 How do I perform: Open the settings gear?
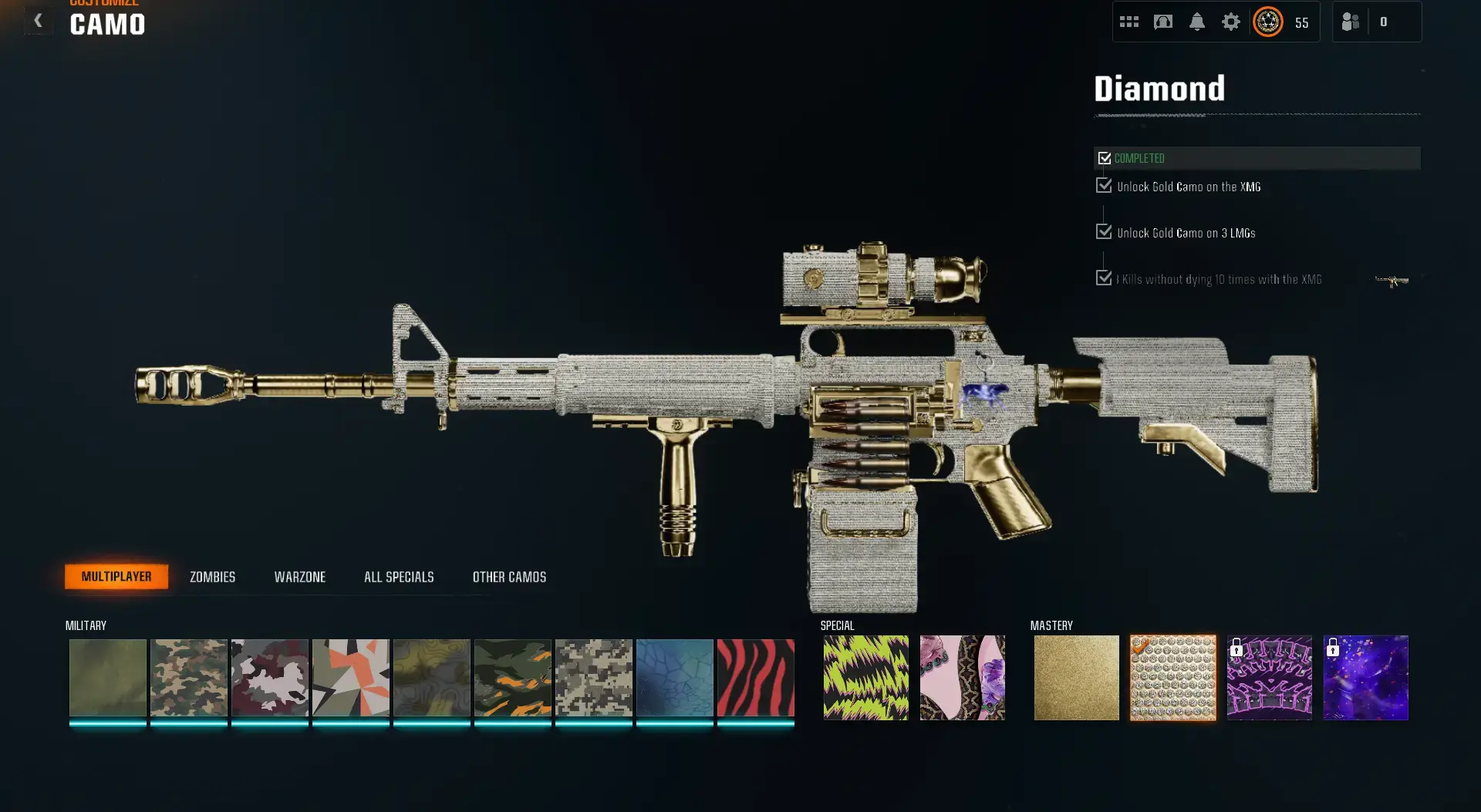tap(1230, 21)
